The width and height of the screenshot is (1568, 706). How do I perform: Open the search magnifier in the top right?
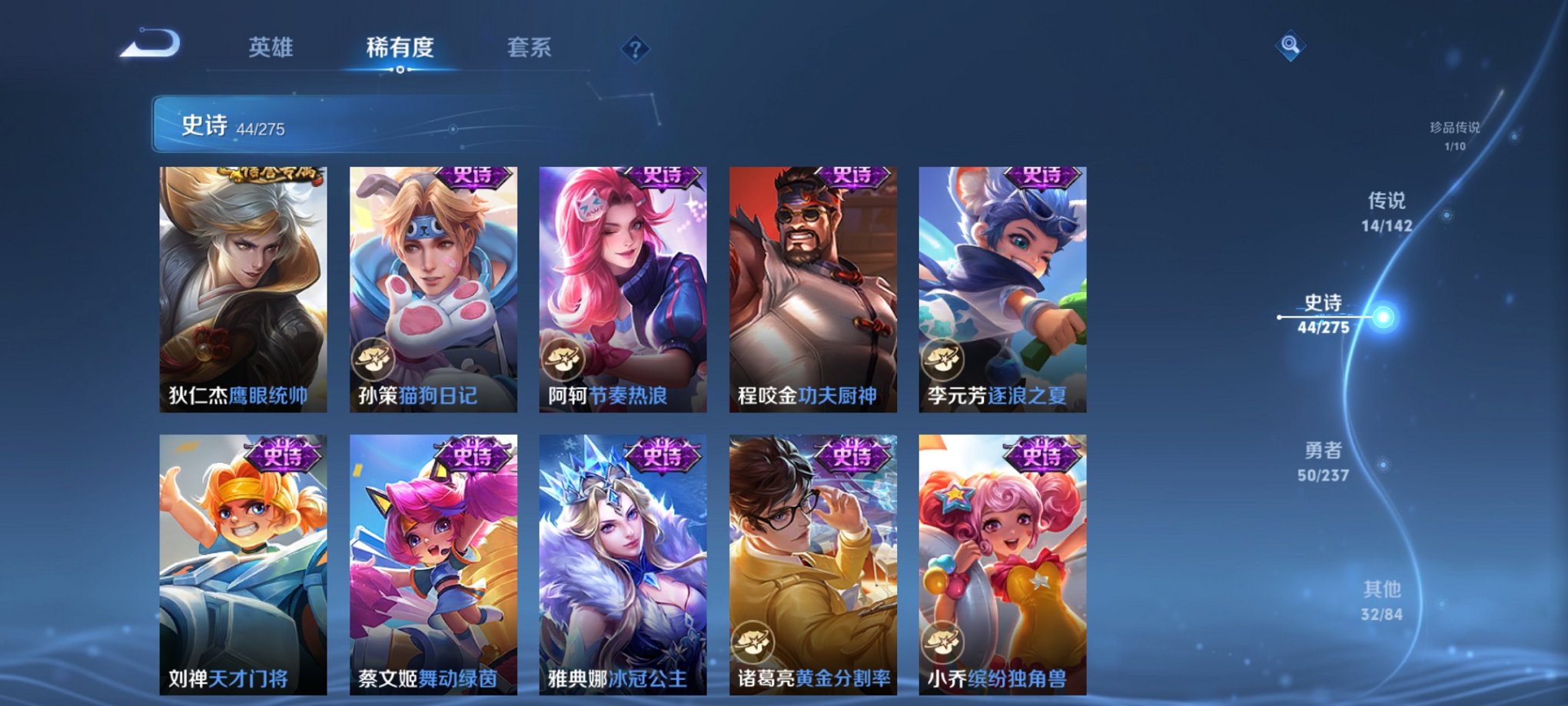pyautogui.click(x=1291, y=46)
